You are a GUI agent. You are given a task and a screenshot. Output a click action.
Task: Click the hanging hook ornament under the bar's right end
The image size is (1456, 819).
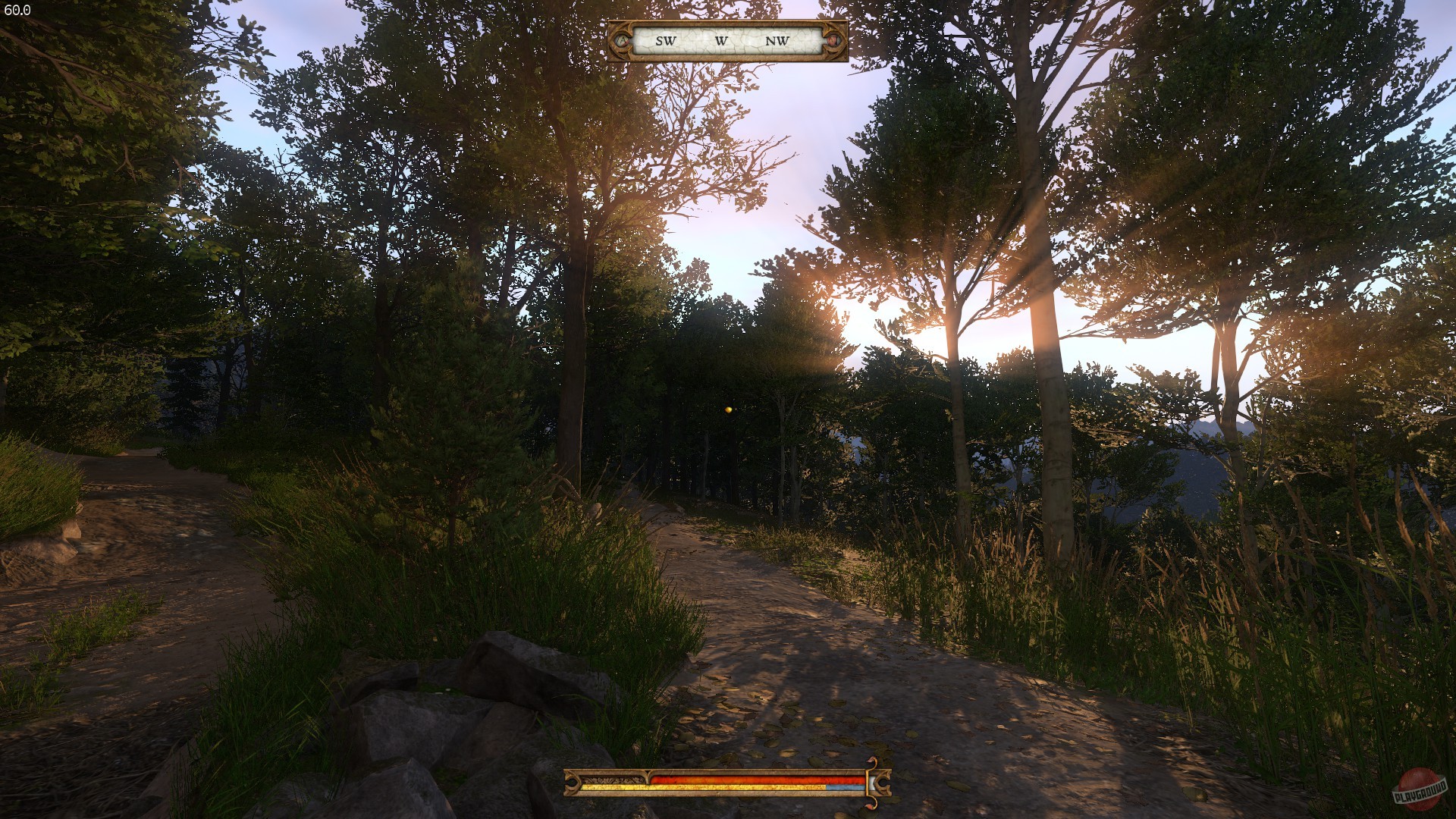pyautogui.click(x=871, y=802)
